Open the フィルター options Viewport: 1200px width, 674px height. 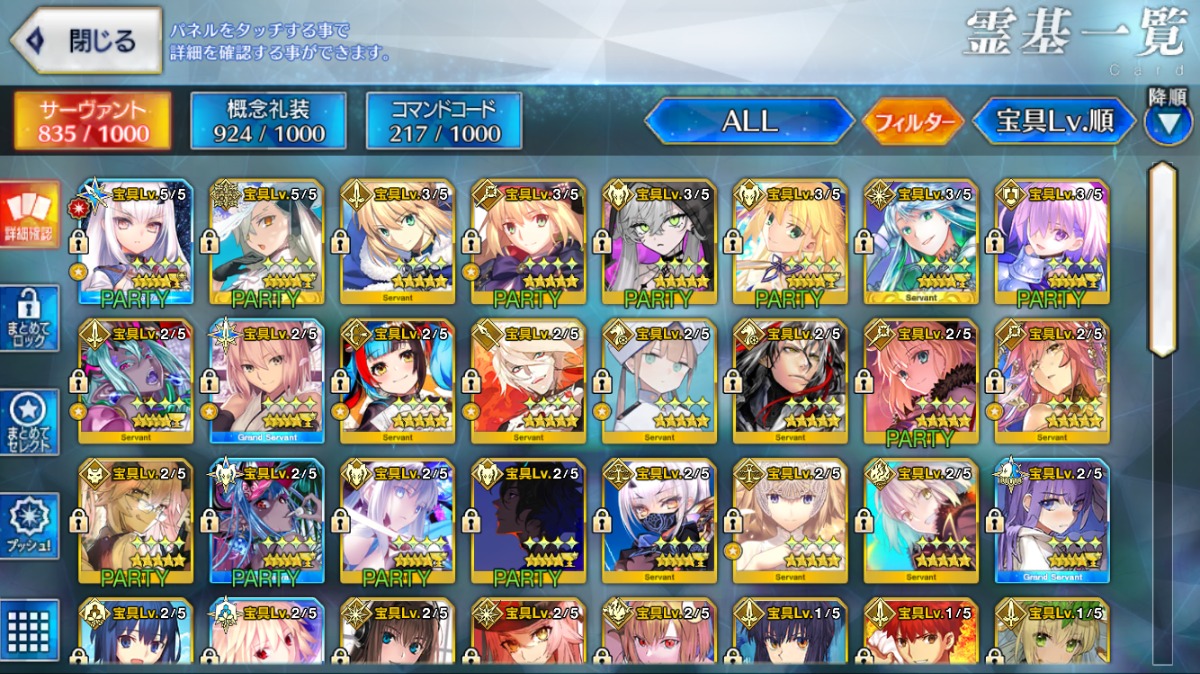913,123
